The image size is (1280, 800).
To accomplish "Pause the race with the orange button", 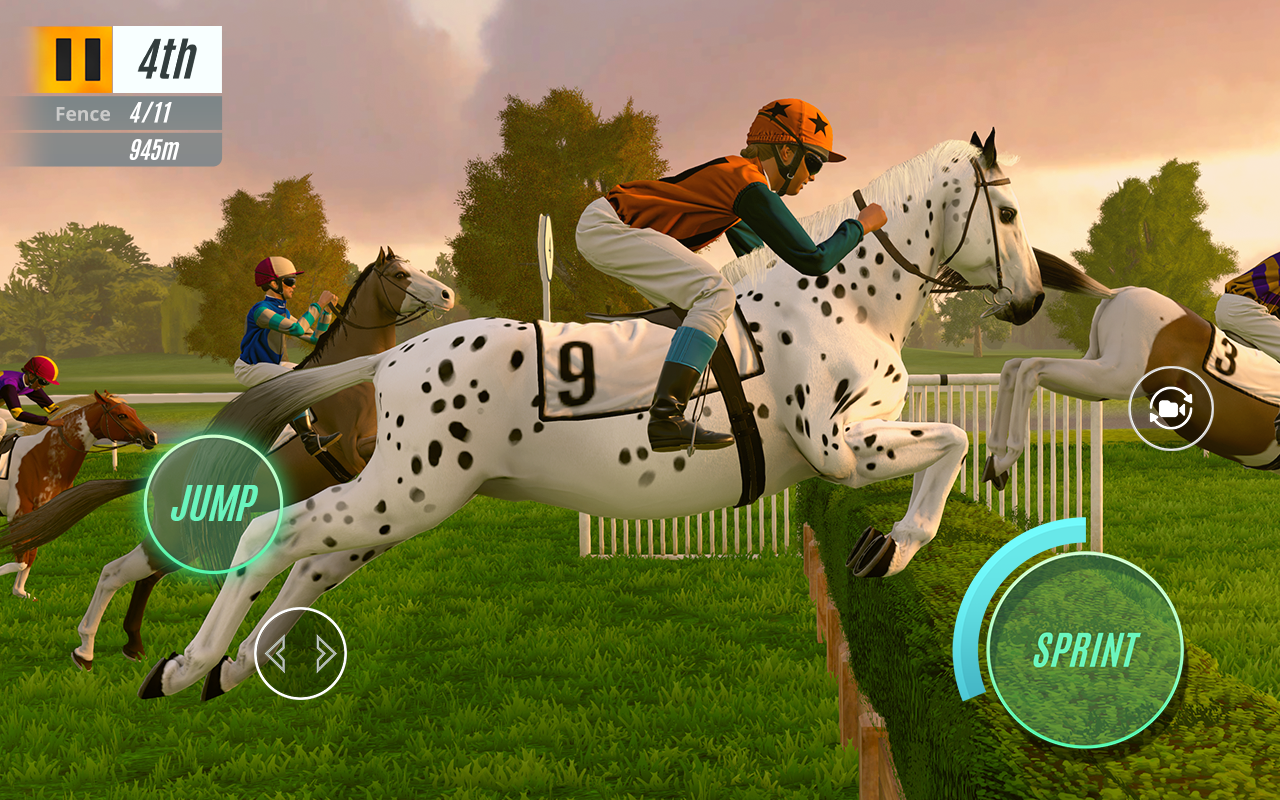I will [77, 60].
